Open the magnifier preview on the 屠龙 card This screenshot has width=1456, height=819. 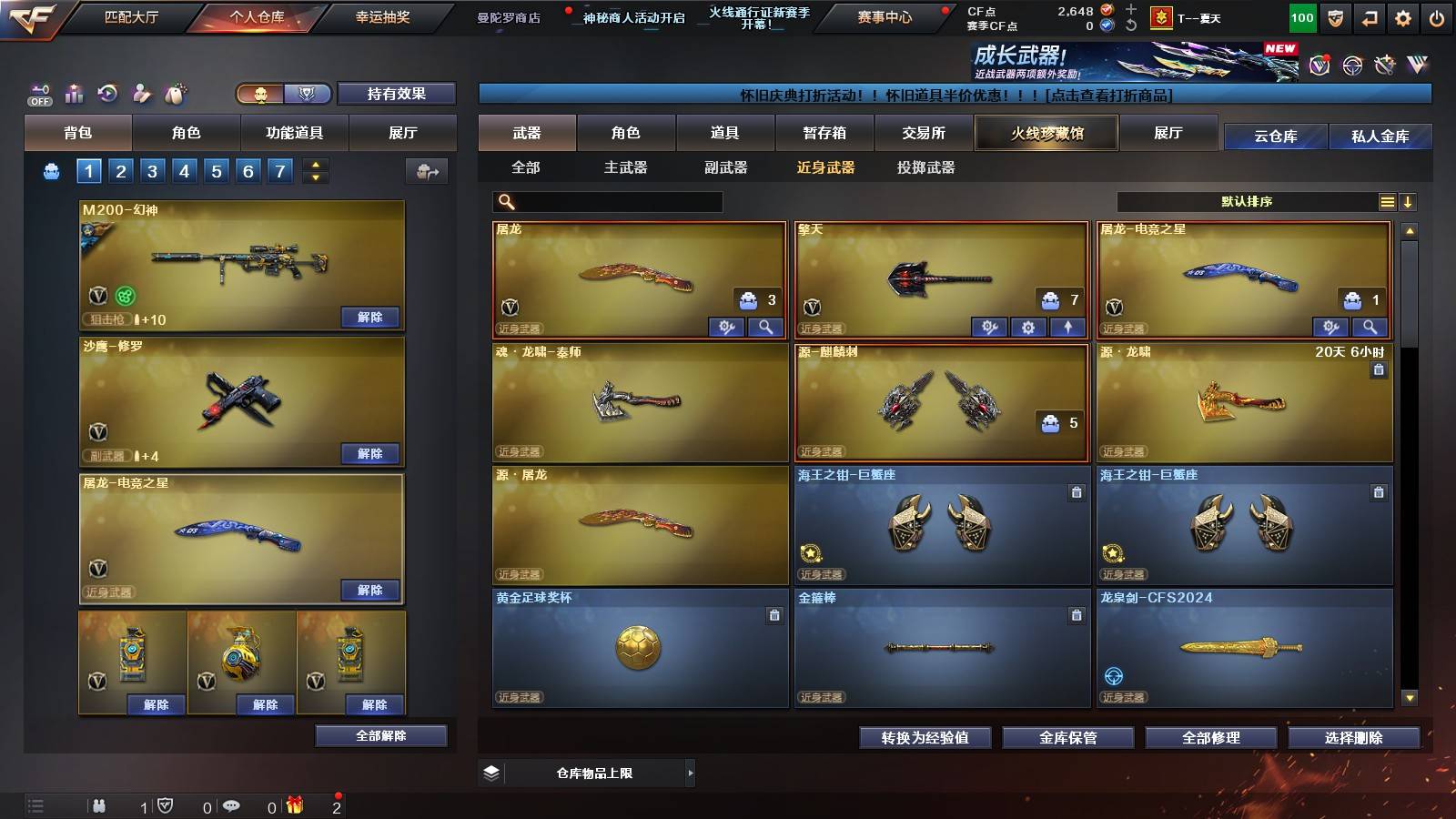tap(764, 327)
